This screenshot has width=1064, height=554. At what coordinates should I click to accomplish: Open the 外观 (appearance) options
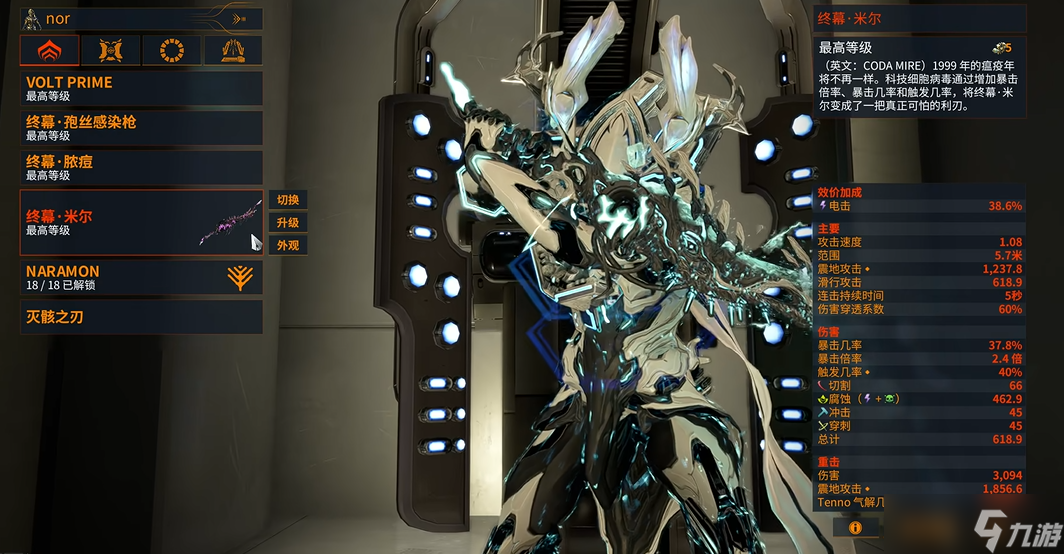click(x=288, y=245)
